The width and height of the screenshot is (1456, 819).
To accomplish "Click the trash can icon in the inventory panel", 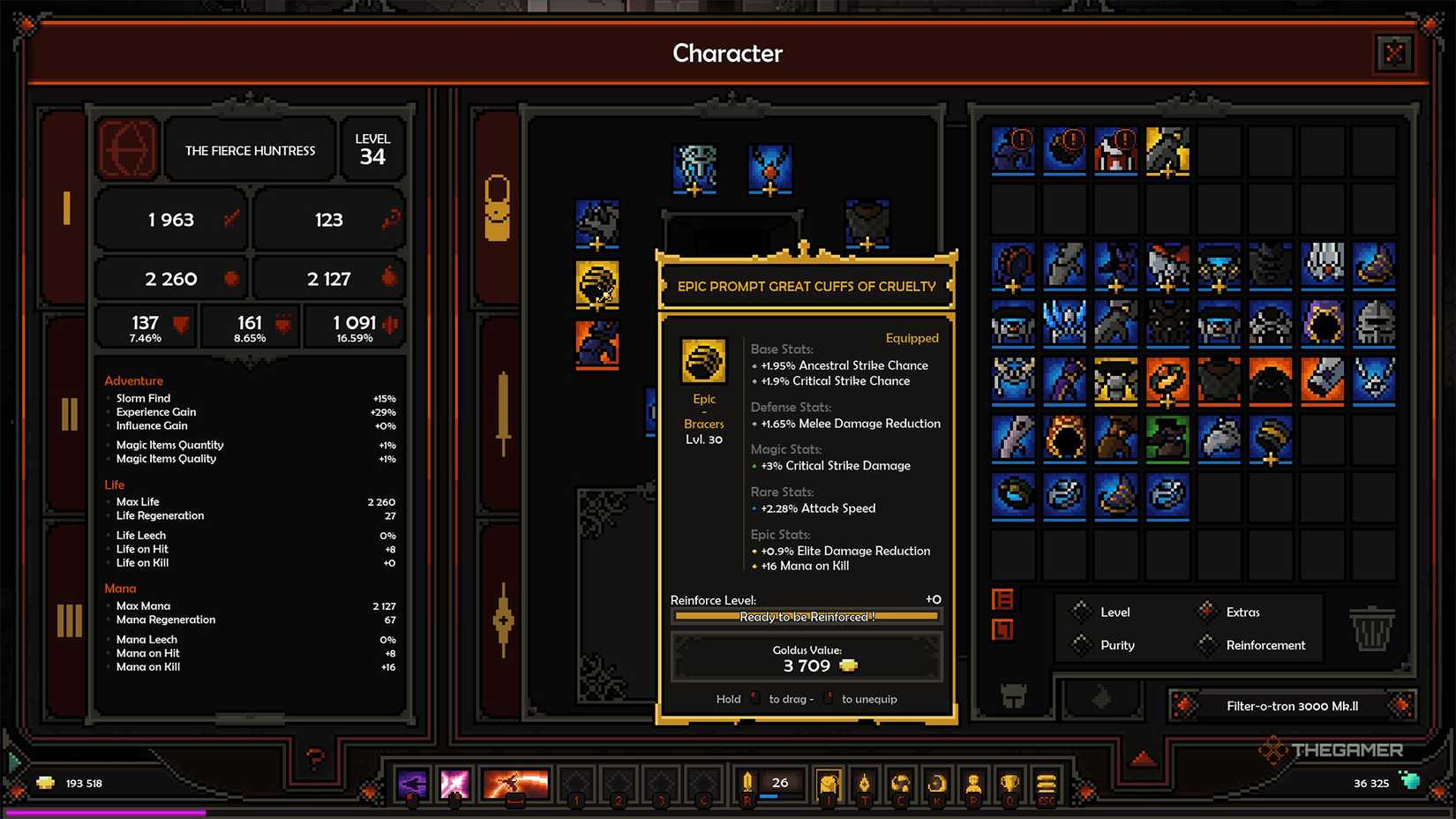I will tap(1374, 628).
